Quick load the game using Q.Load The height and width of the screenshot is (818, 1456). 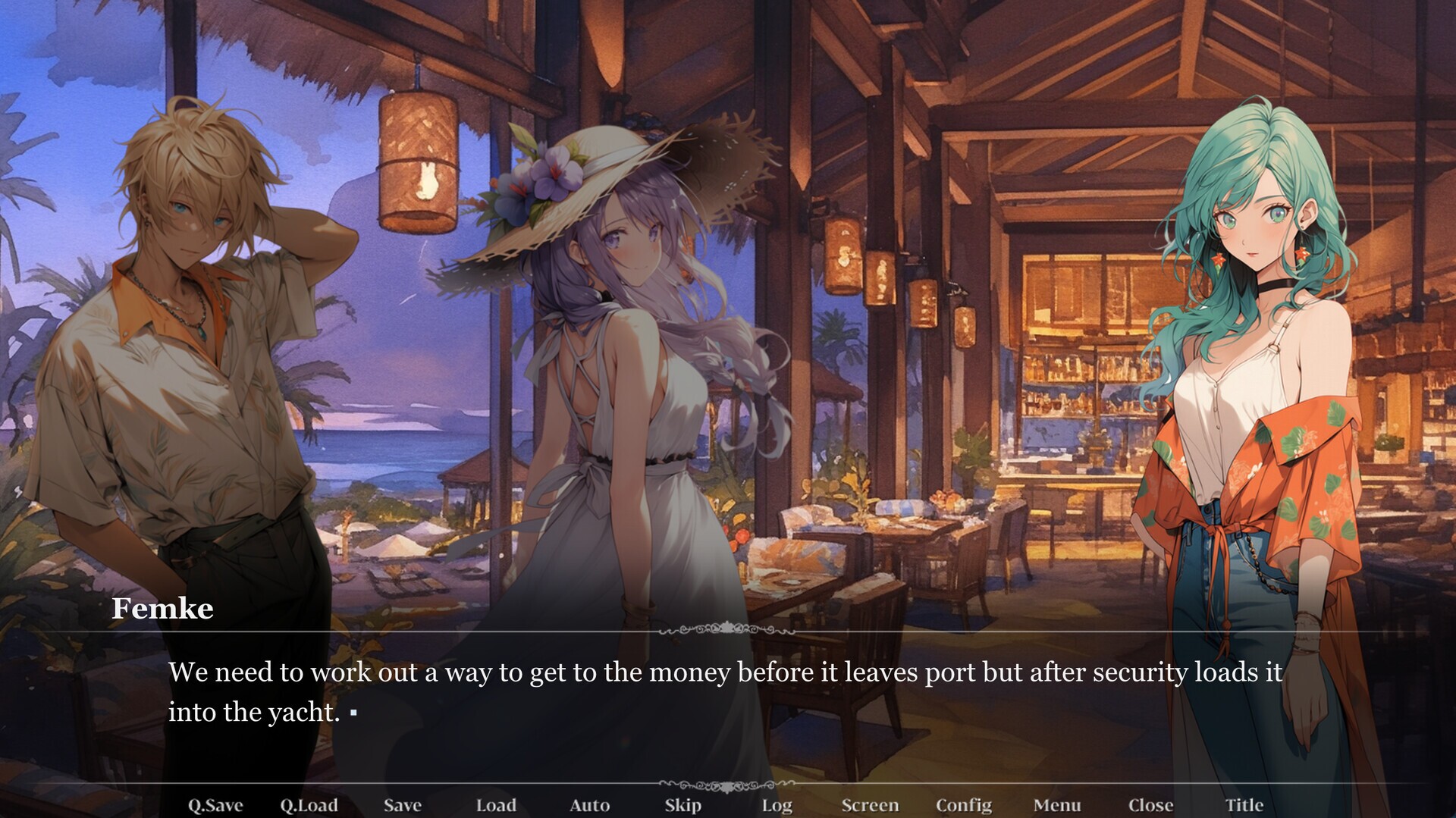tap(310, 805)
